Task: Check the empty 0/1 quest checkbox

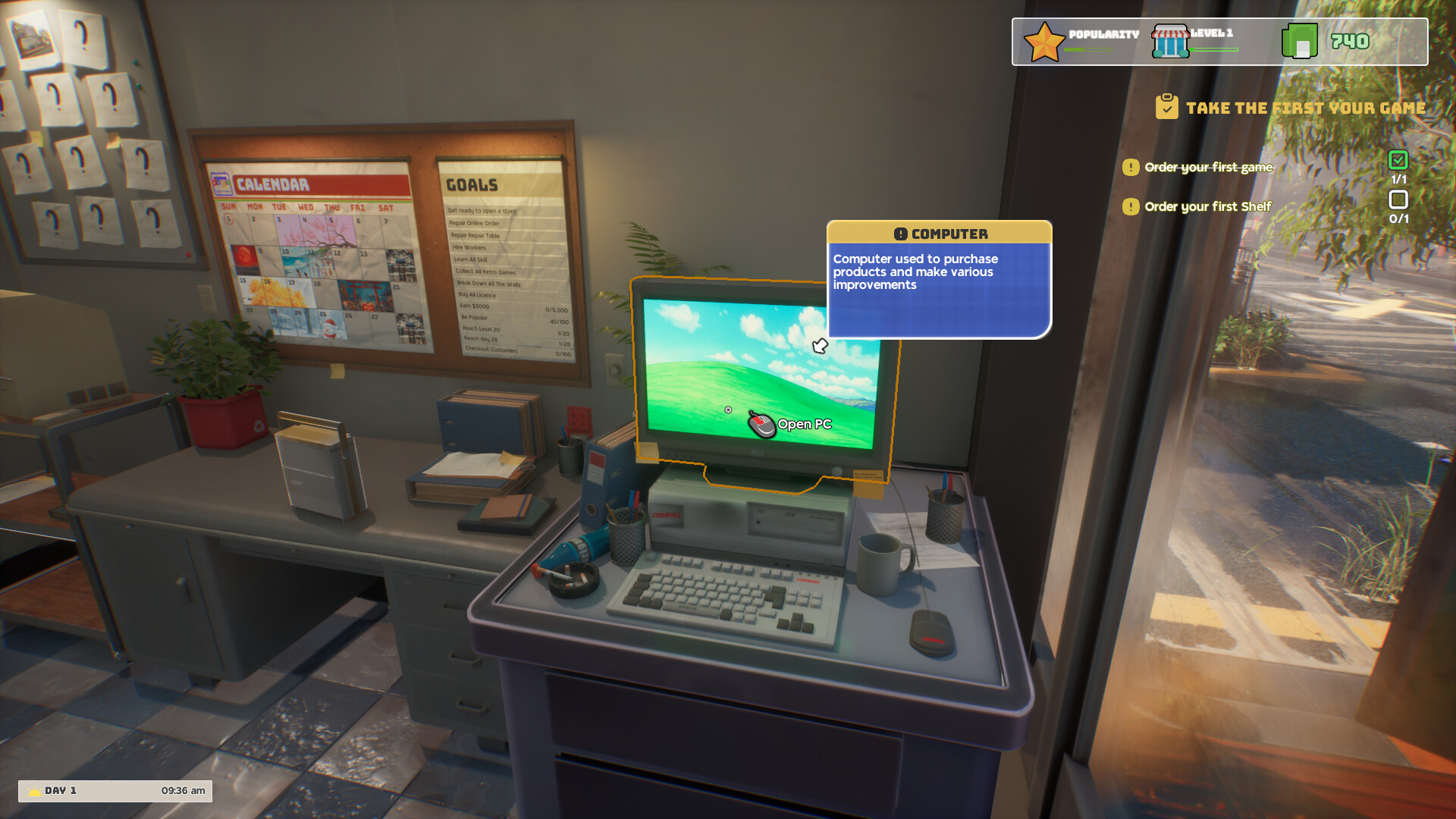Action: [1399, 199]
